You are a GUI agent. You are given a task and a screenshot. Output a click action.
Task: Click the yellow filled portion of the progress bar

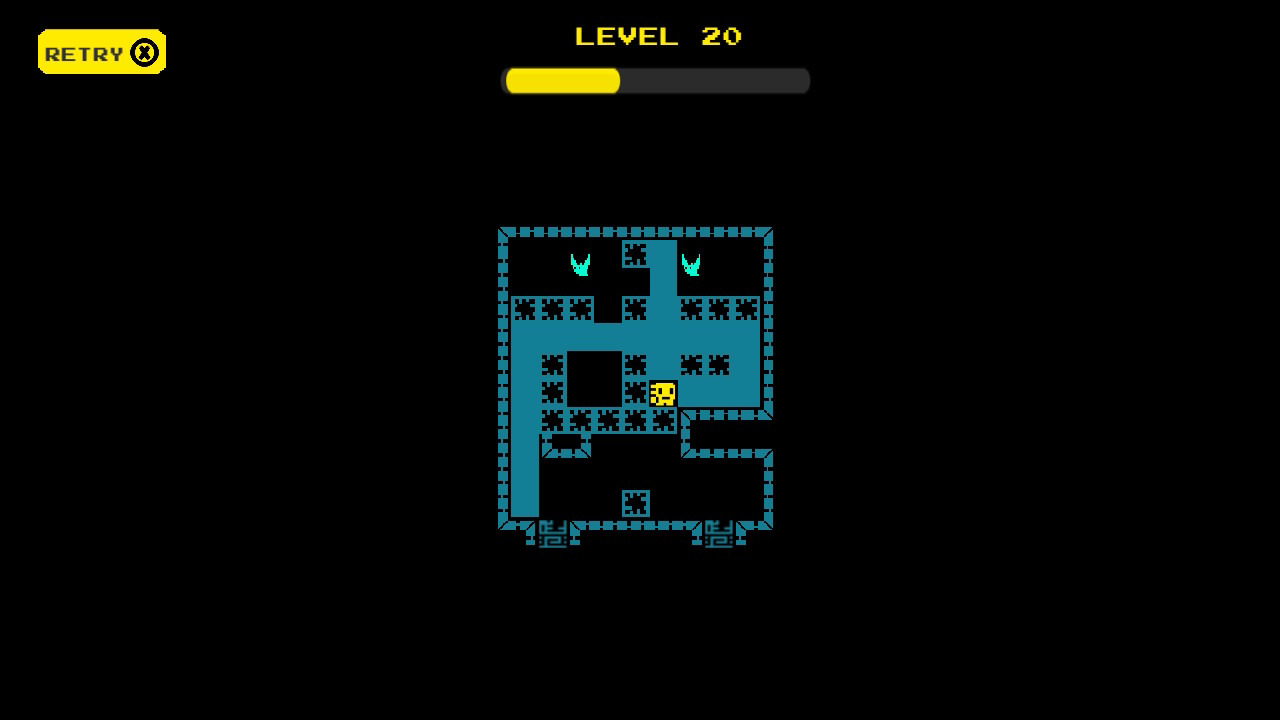[560, 80]
